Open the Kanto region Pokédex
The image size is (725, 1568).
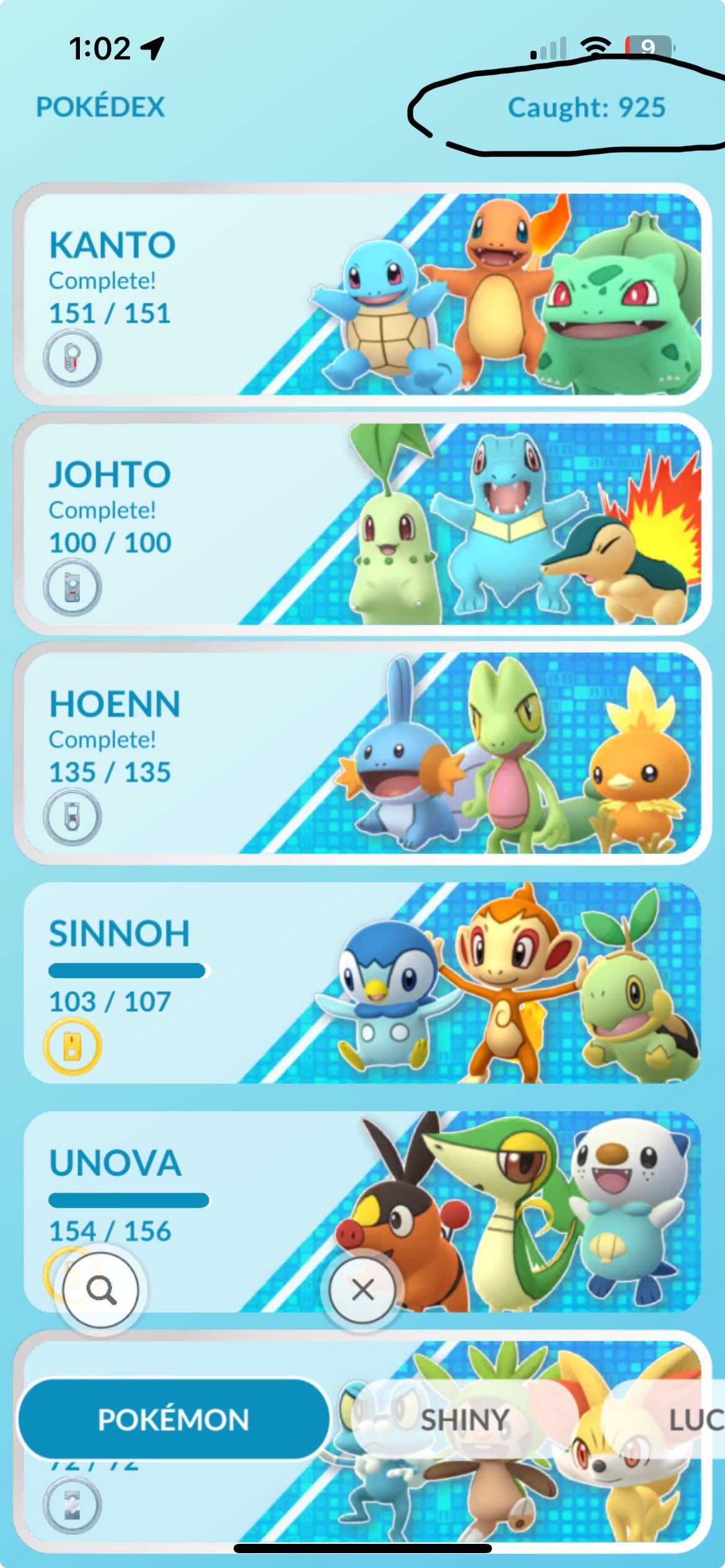click(x=362, y=294)
